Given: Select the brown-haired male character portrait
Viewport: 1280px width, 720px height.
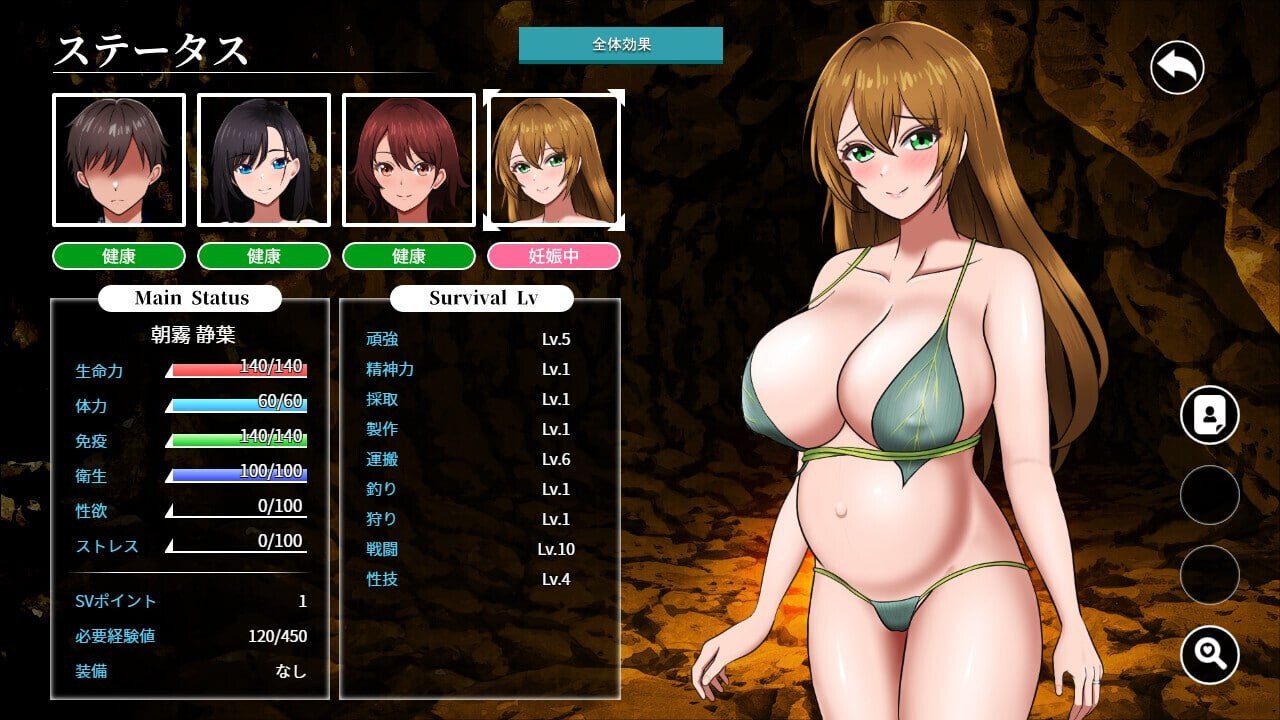Looking at the screenshot, I should tap(117, 159).
